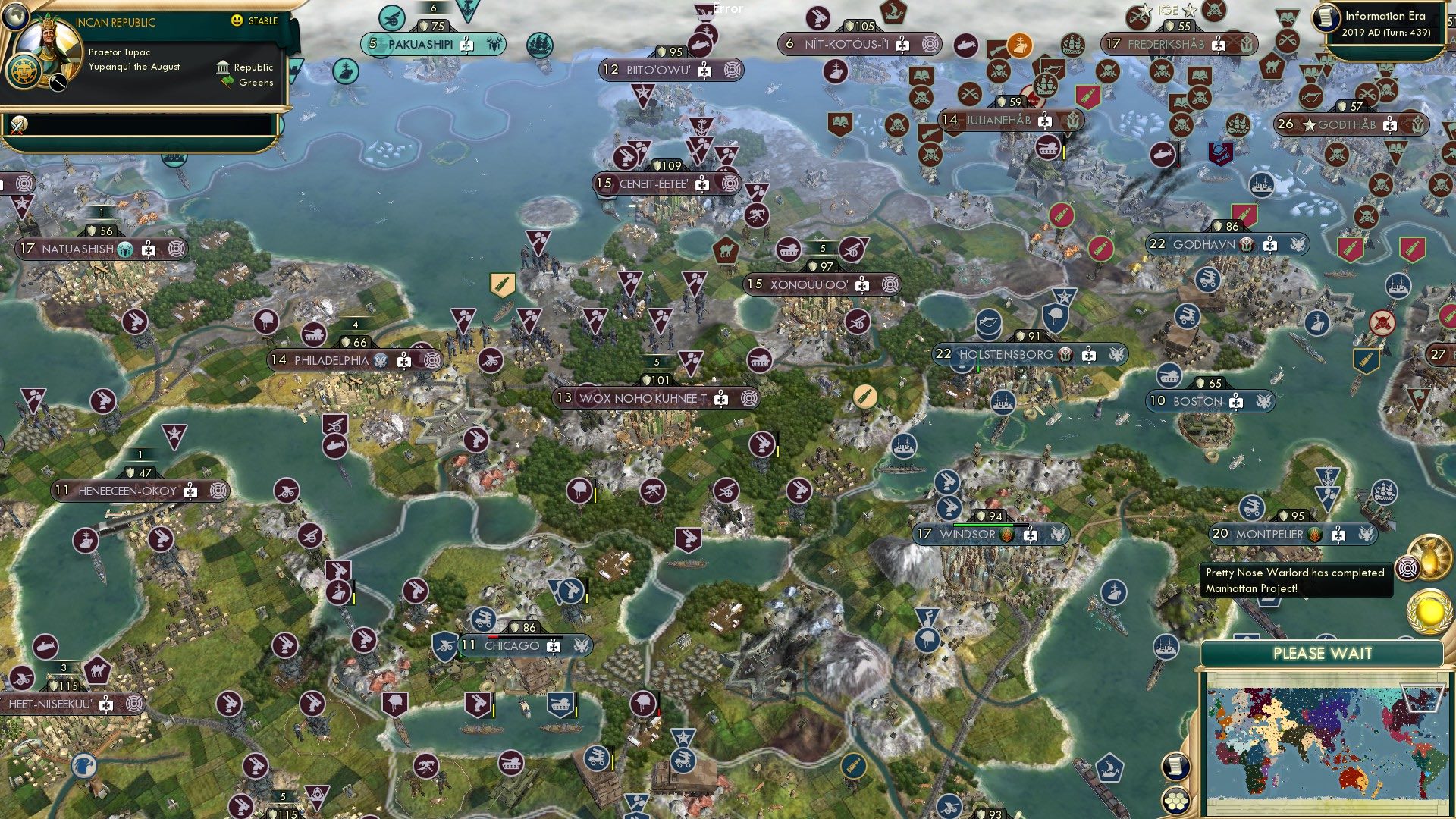Click the Error label at the top center

(726, 9)
